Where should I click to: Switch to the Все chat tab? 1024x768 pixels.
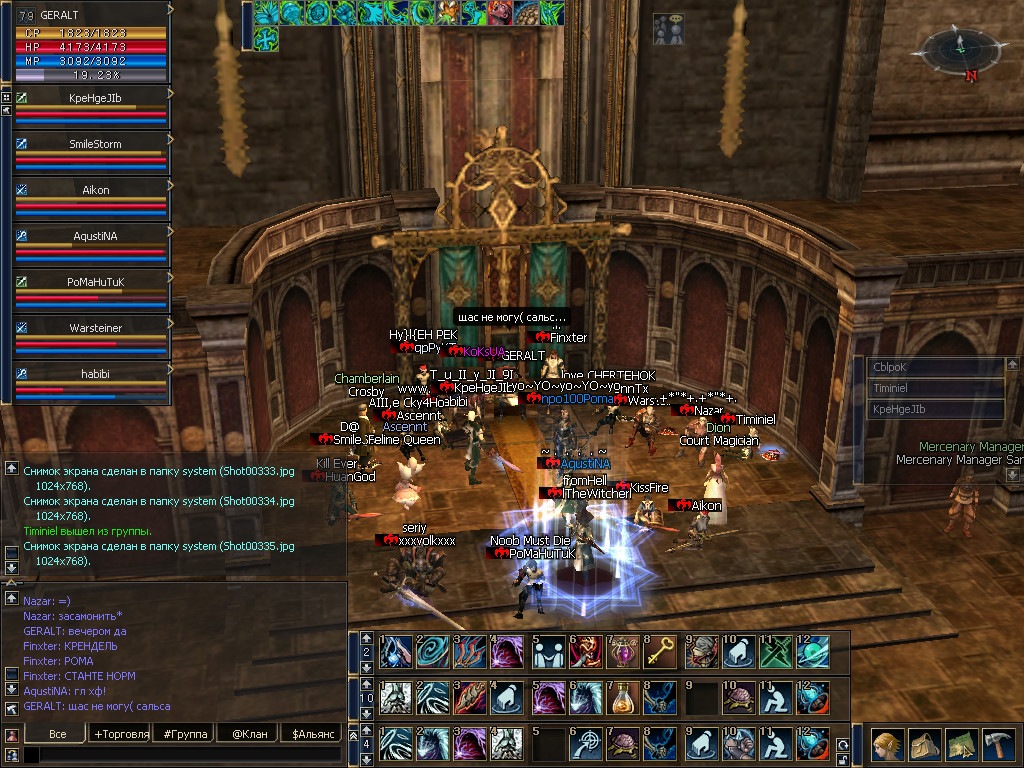coord(57,734)
